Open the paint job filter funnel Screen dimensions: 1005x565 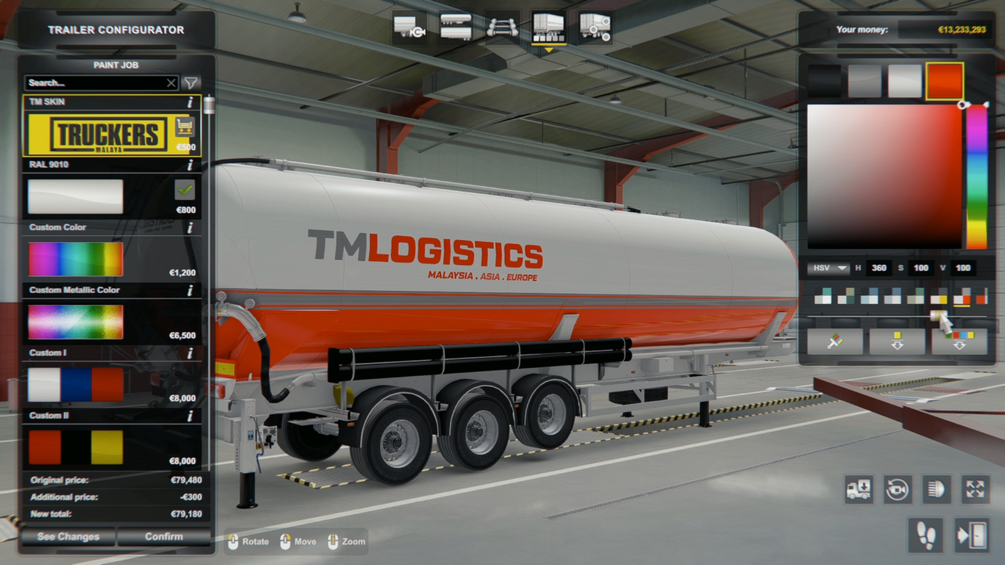pos(191,83)
